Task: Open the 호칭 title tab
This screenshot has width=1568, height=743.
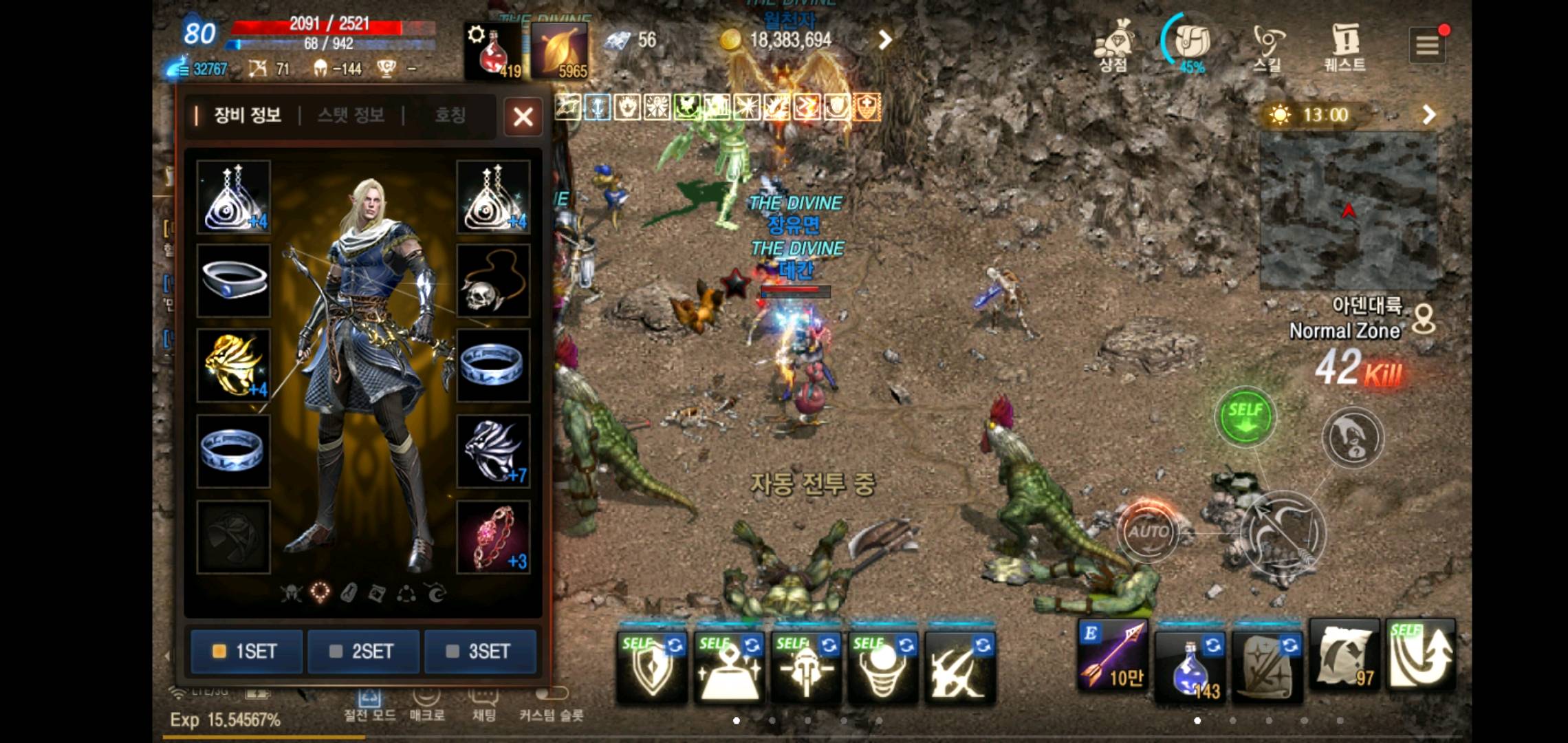Action: coord(450,115)
